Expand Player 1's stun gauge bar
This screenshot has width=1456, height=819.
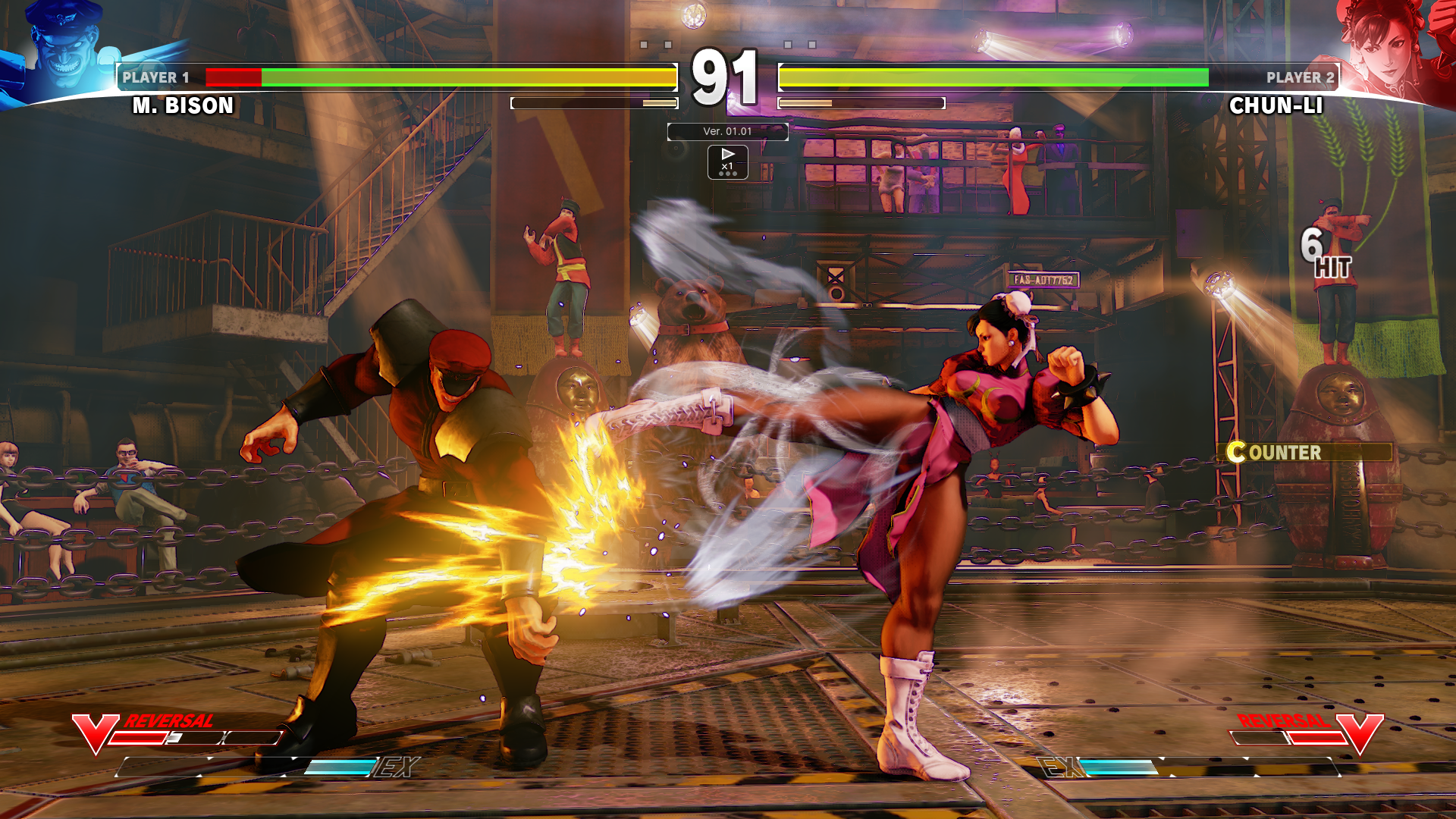[x=595, y=103]
